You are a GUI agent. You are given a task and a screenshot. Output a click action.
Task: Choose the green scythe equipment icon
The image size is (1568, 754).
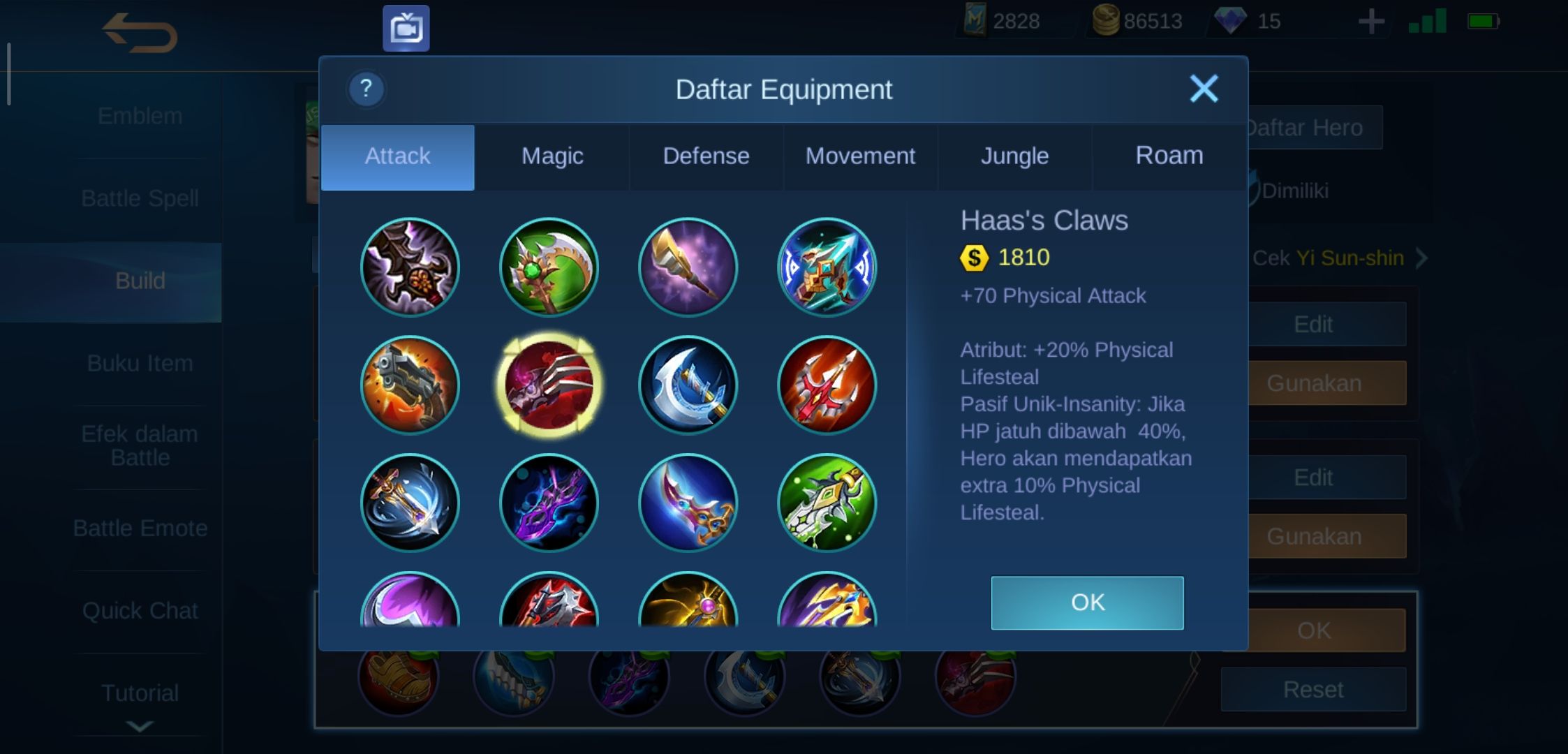549,267
